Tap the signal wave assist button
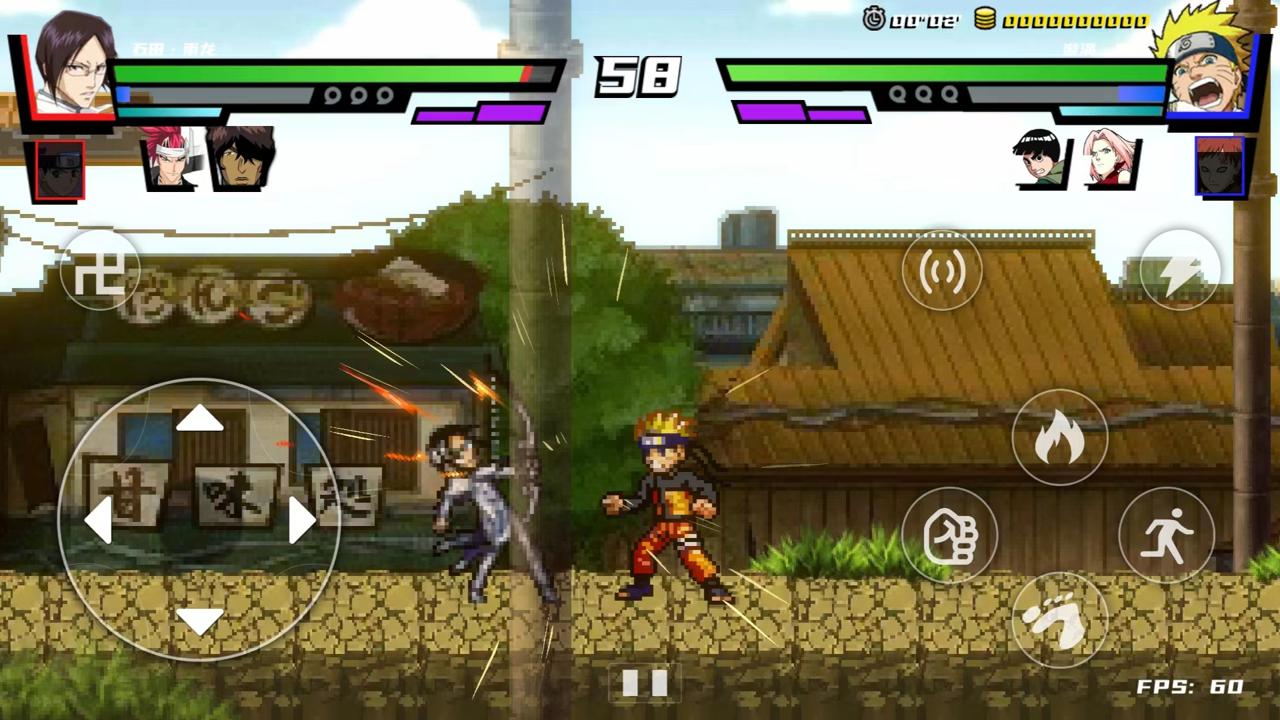The height and width of the screenshot is (720, 1280). (942, 269)
